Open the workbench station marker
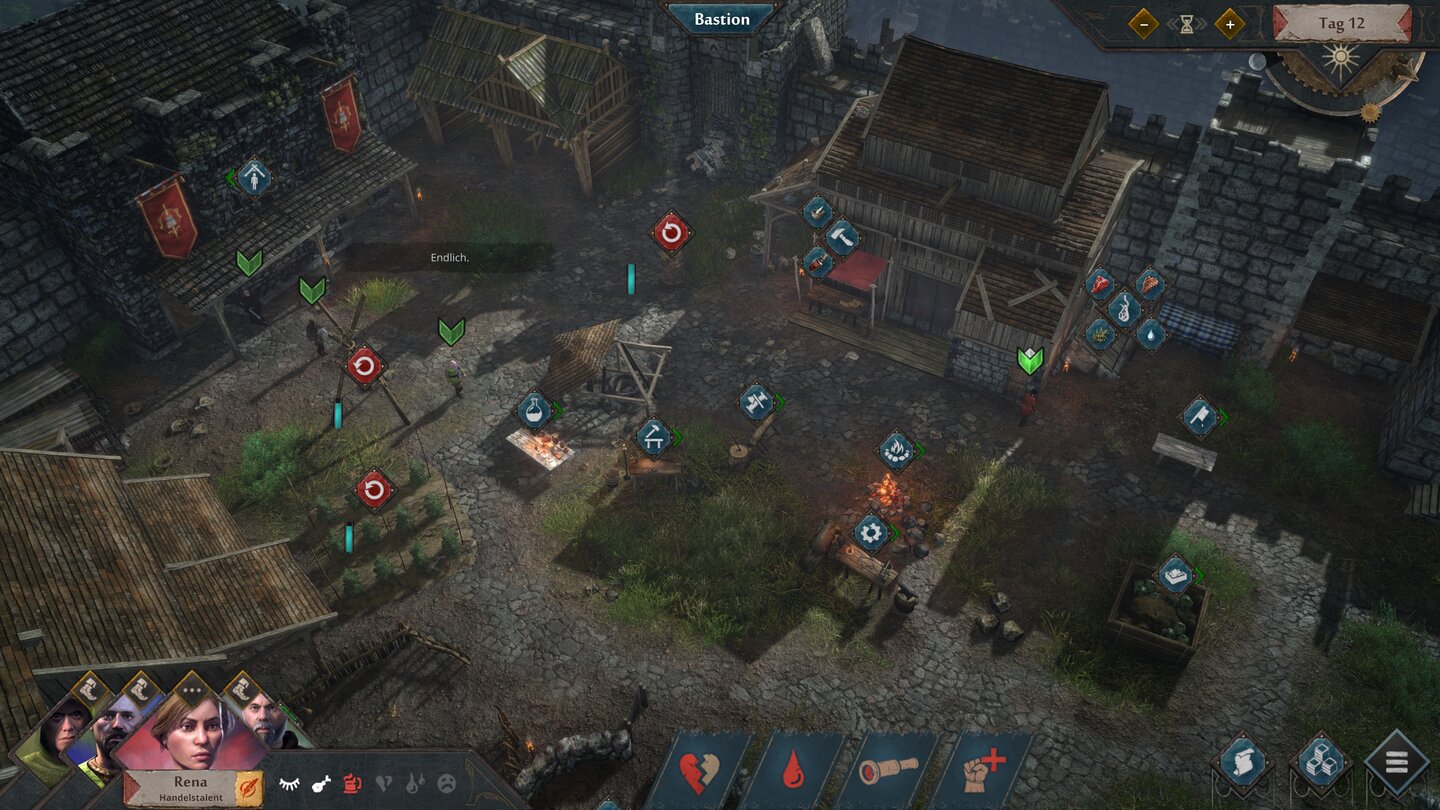1440x810 pixels. tap(653, 436)
